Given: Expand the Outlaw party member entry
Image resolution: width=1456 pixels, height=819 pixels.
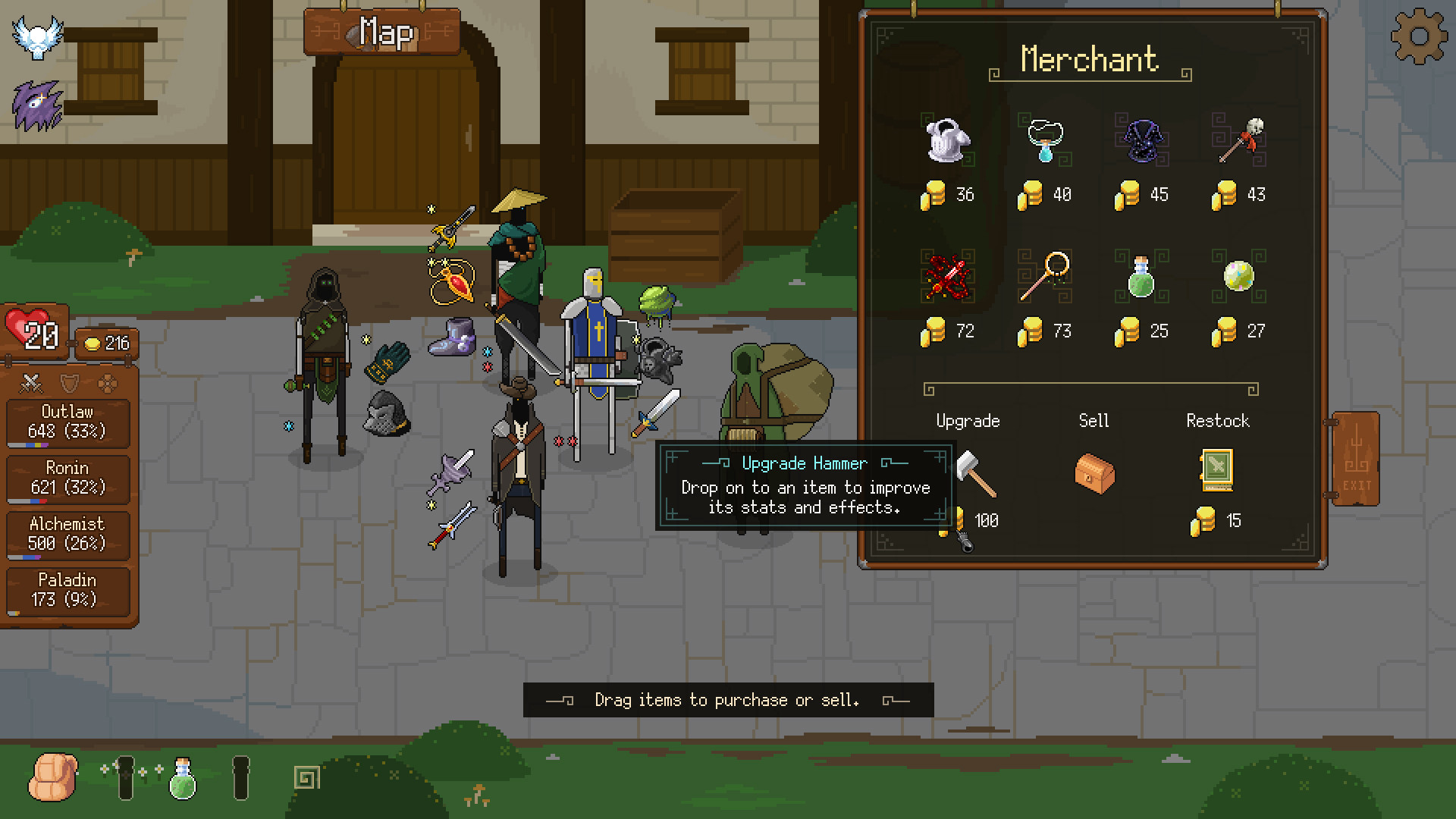Looking at the screenshot, I should 68,422.
